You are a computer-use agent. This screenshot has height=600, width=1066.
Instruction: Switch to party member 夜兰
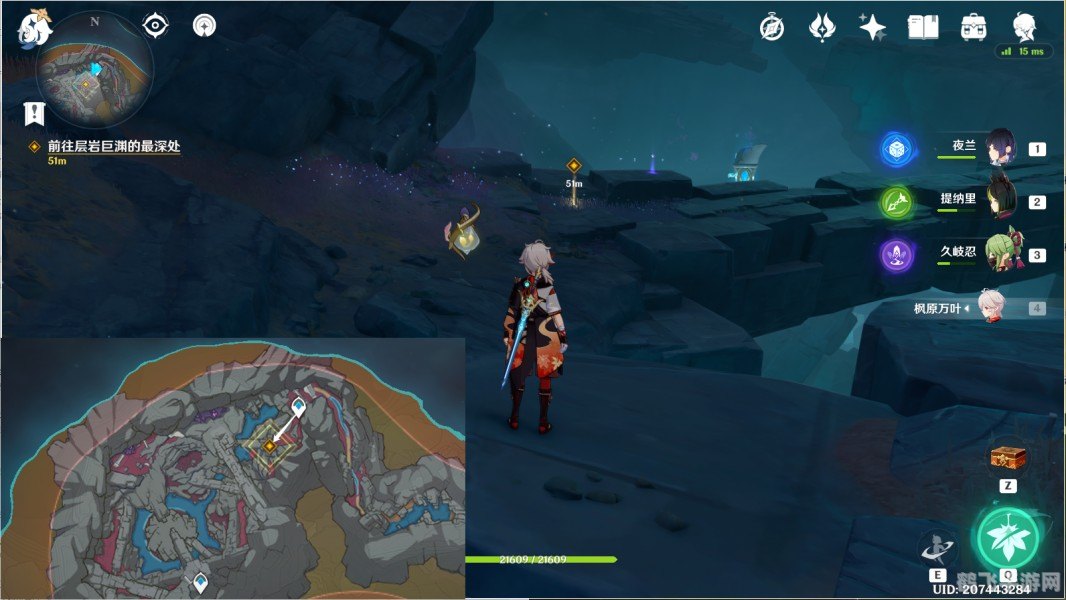tap(1001, 148)
